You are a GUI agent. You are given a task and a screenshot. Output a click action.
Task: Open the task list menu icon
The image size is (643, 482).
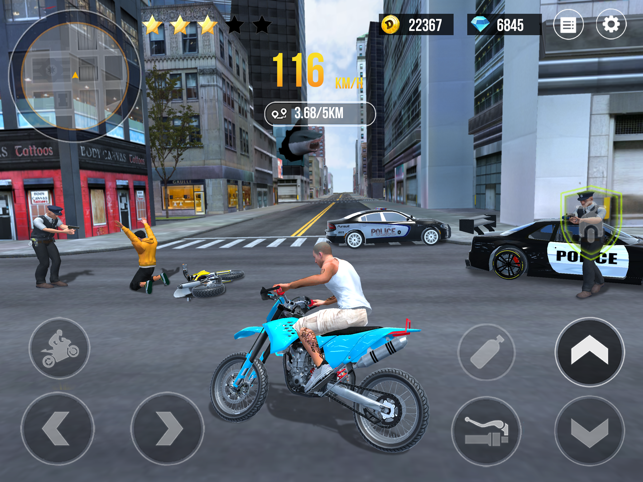(x=568, y=25)
